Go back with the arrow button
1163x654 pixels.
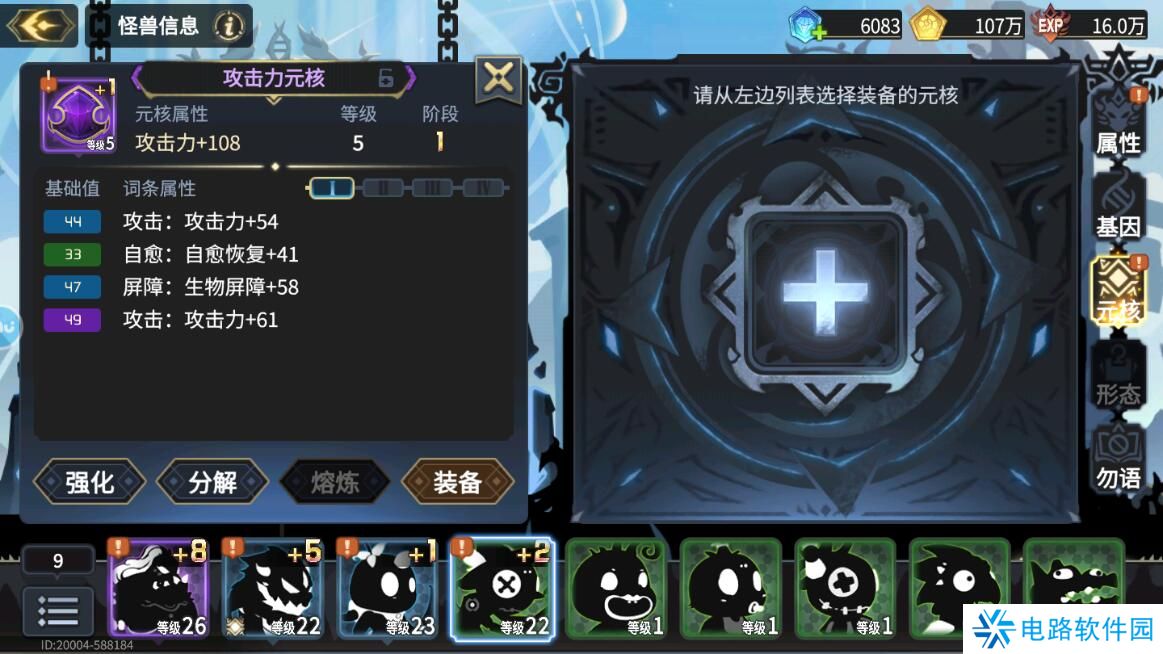[x=42, y=25]
